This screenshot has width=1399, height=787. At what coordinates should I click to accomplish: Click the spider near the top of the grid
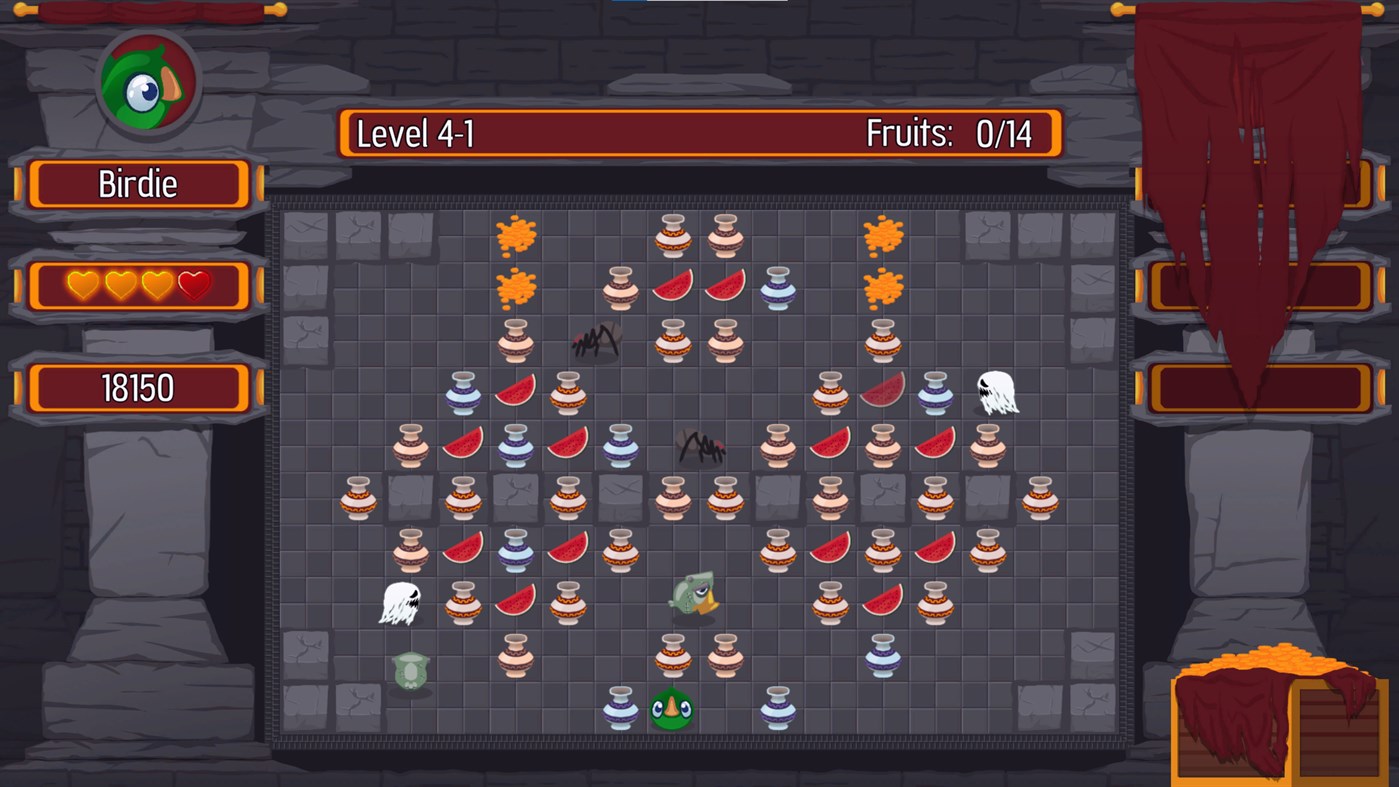596,340
